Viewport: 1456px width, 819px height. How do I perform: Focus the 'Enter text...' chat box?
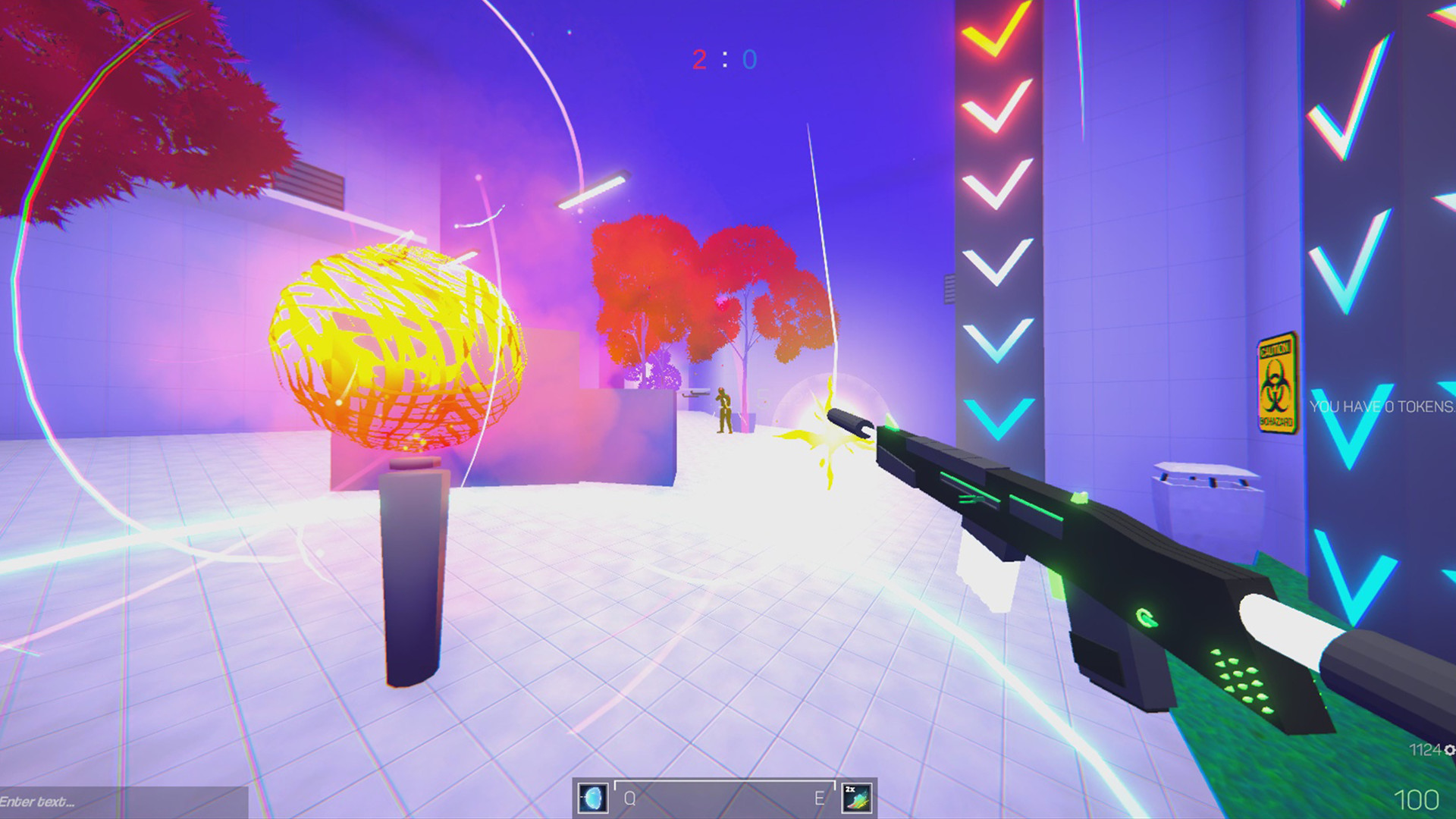pyautogui.click(x=121, y=802)
